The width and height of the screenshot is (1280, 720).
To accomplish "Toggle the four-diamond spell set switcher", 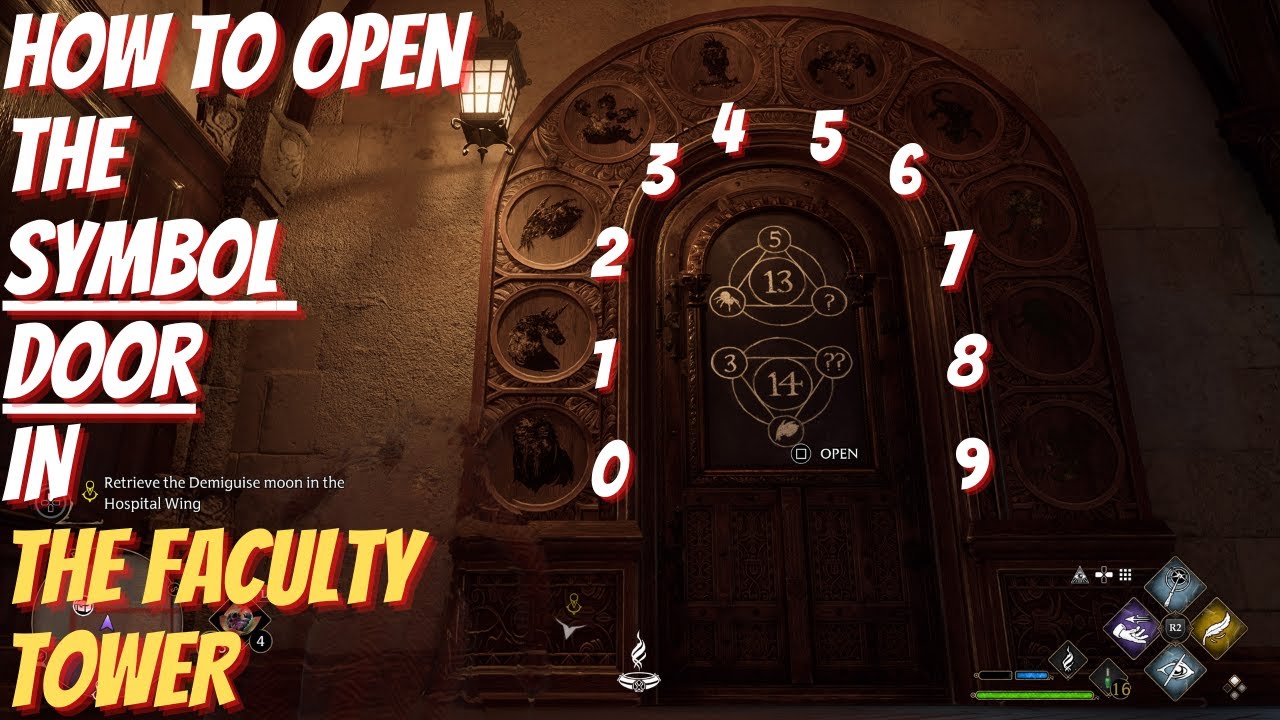I will click(x=1234, y=686).
